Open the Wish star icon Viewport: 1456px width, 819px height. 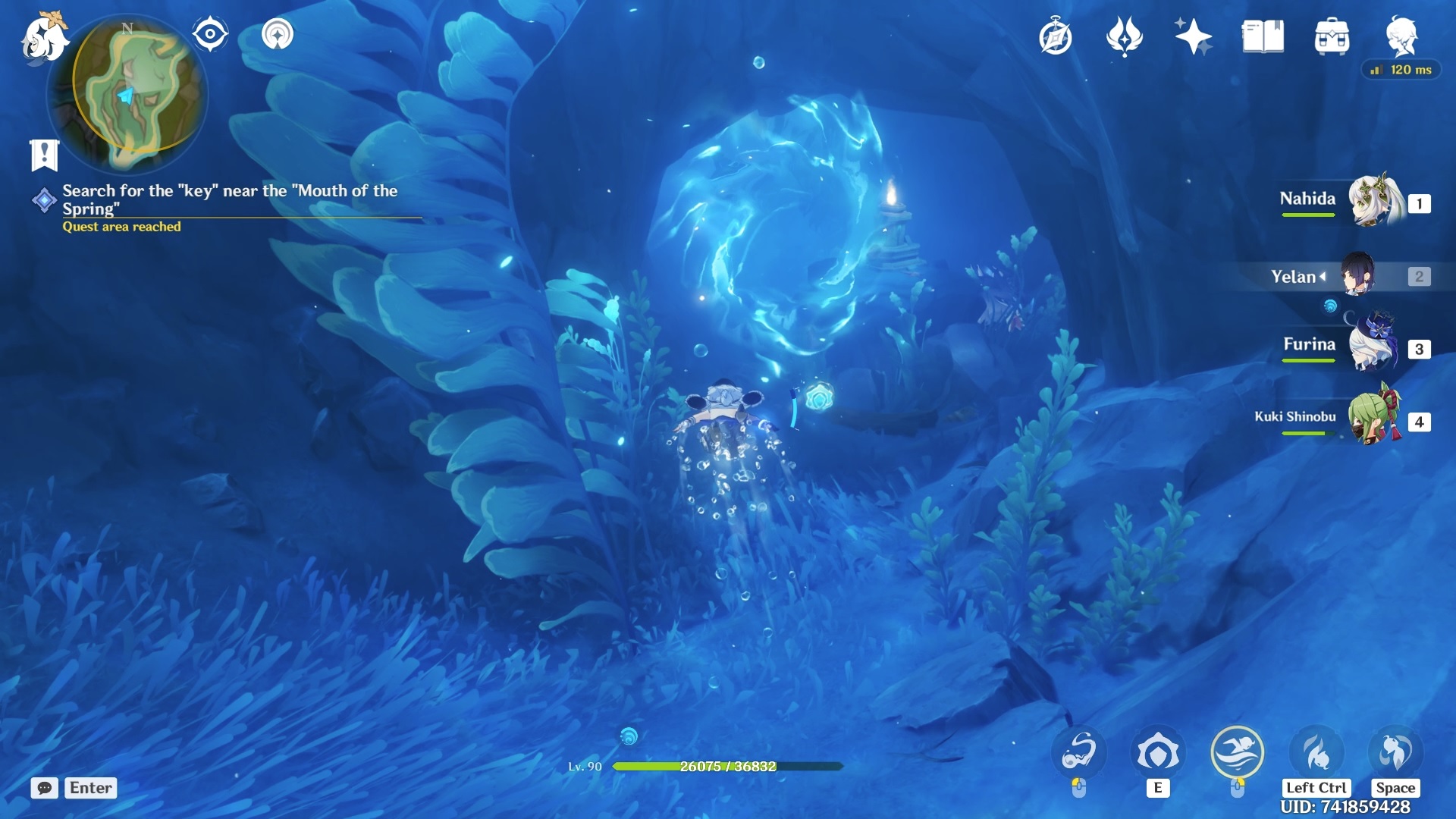pyautogui.click(x=1193, y=36)
